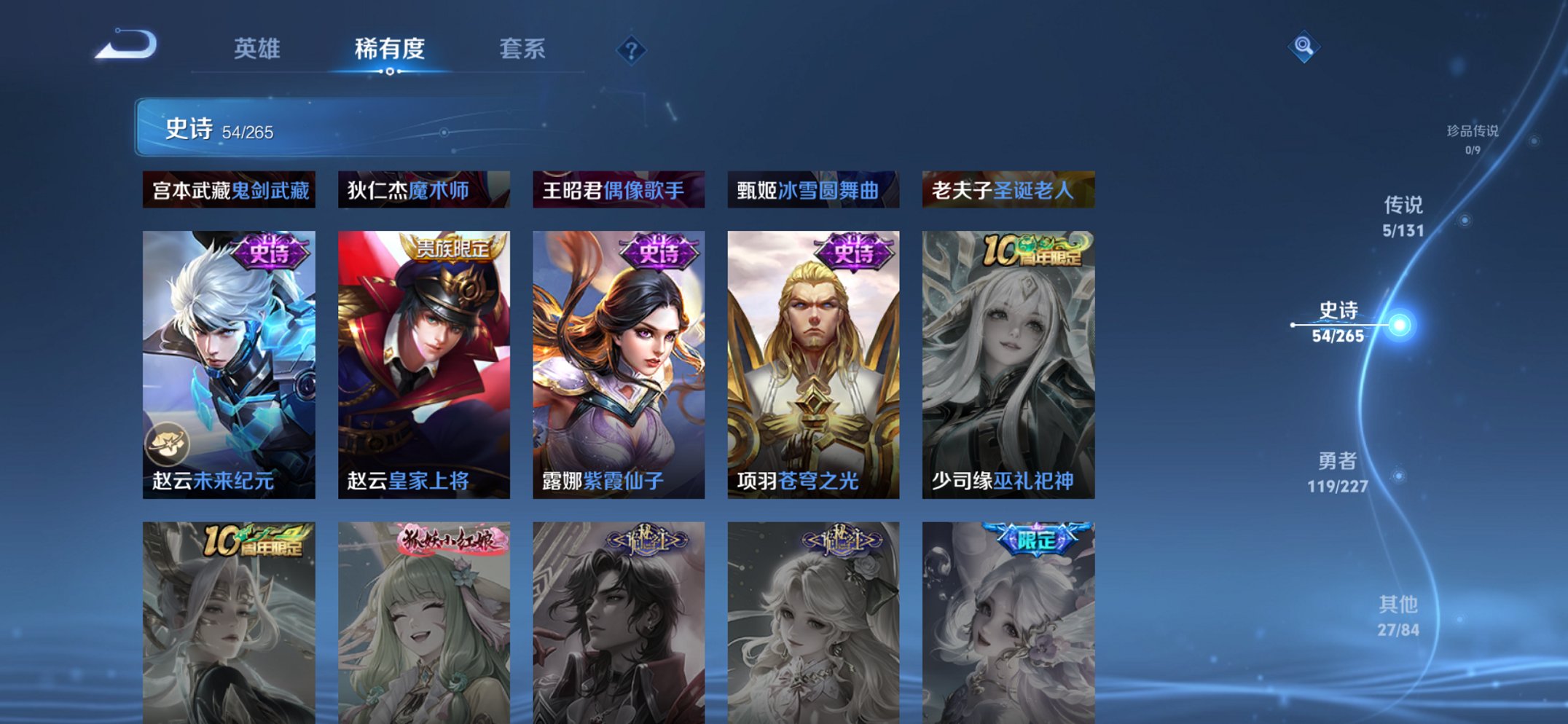Click the question mark help icon
Screen dimensions: 1568x724
pos(632,50)
